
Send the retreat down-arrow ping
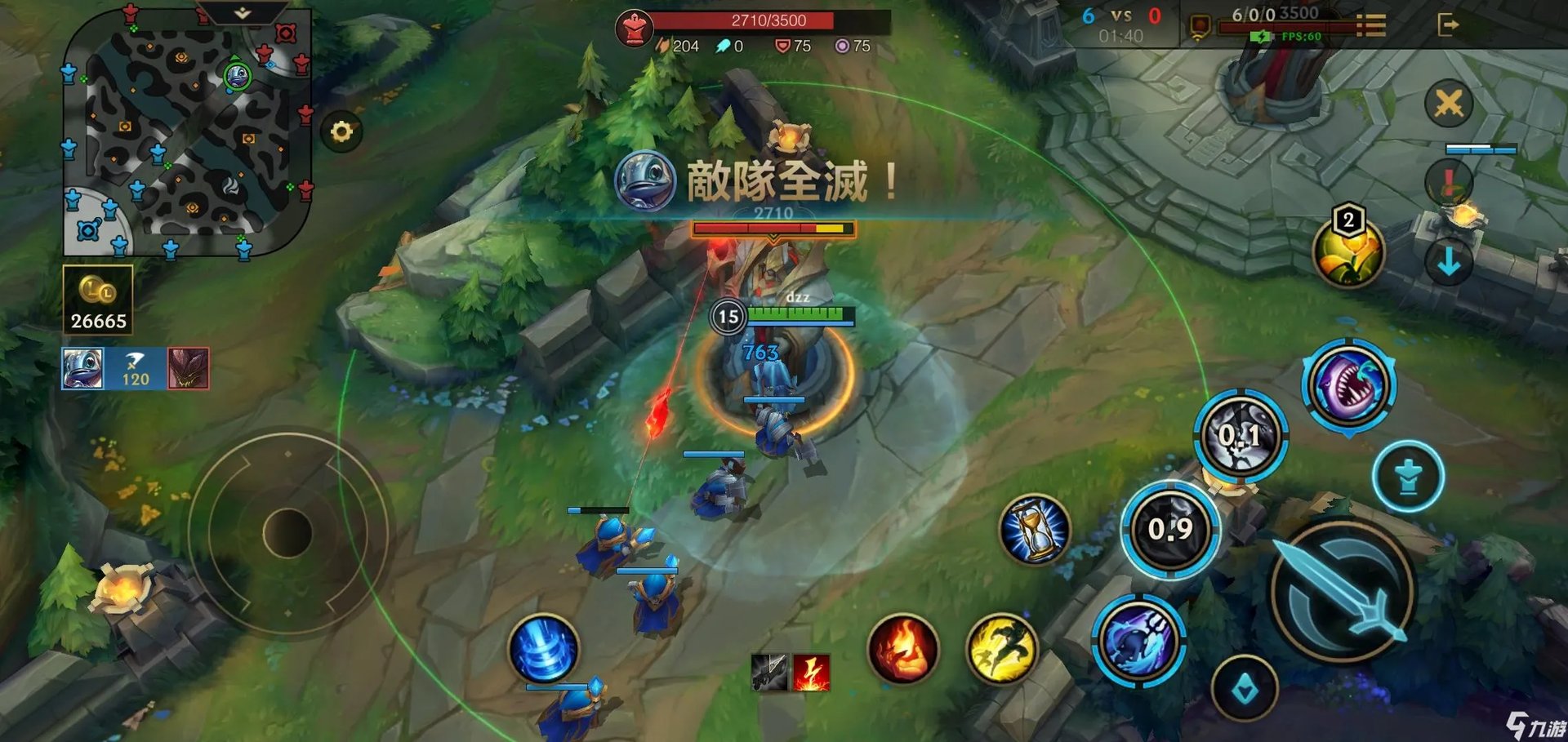tap(1448, 260)
